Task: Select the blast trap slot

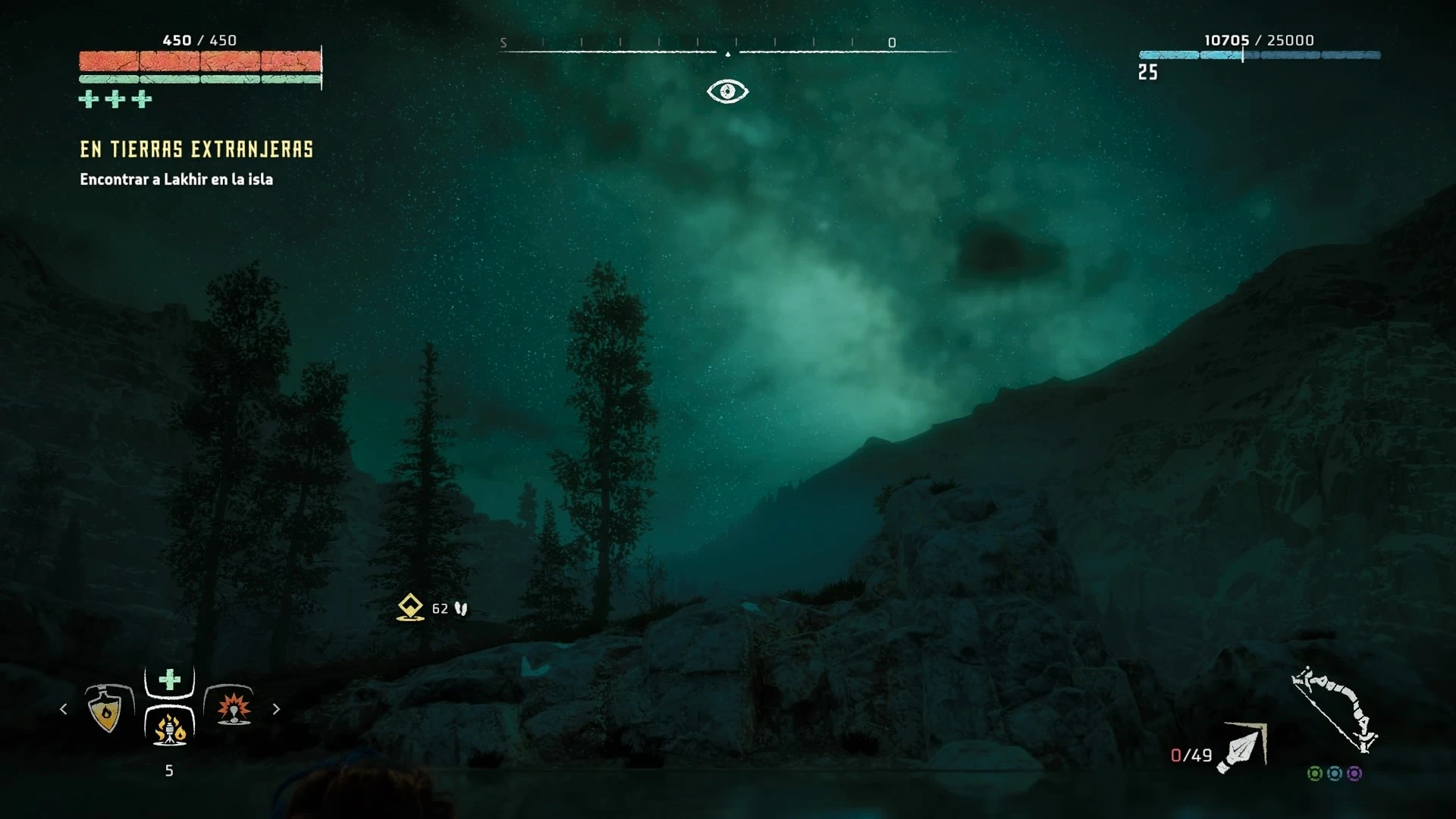Action: point(233,708)
